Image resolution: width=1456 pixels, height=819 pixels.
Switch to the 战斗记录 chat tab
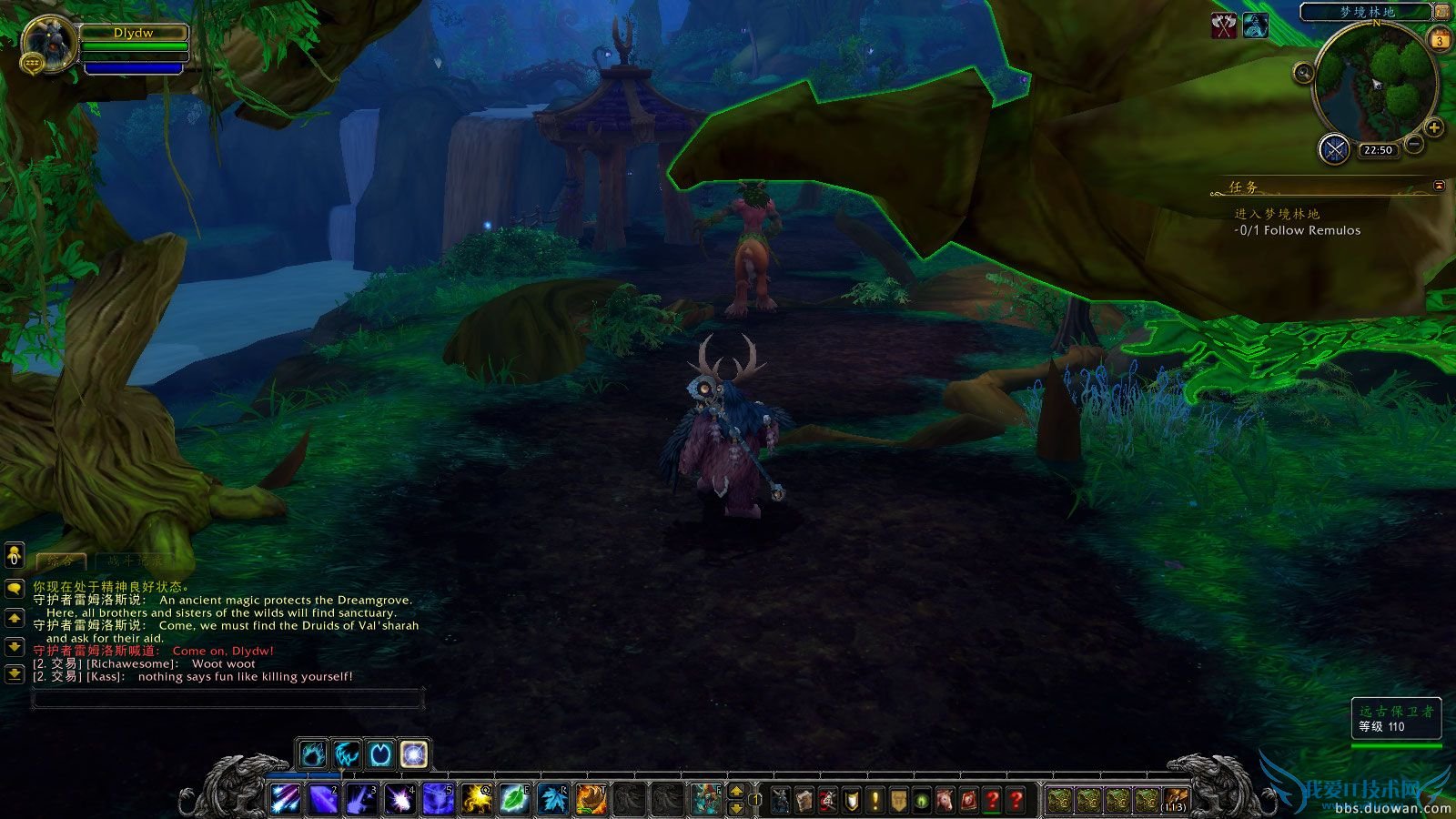coord(134,561)
